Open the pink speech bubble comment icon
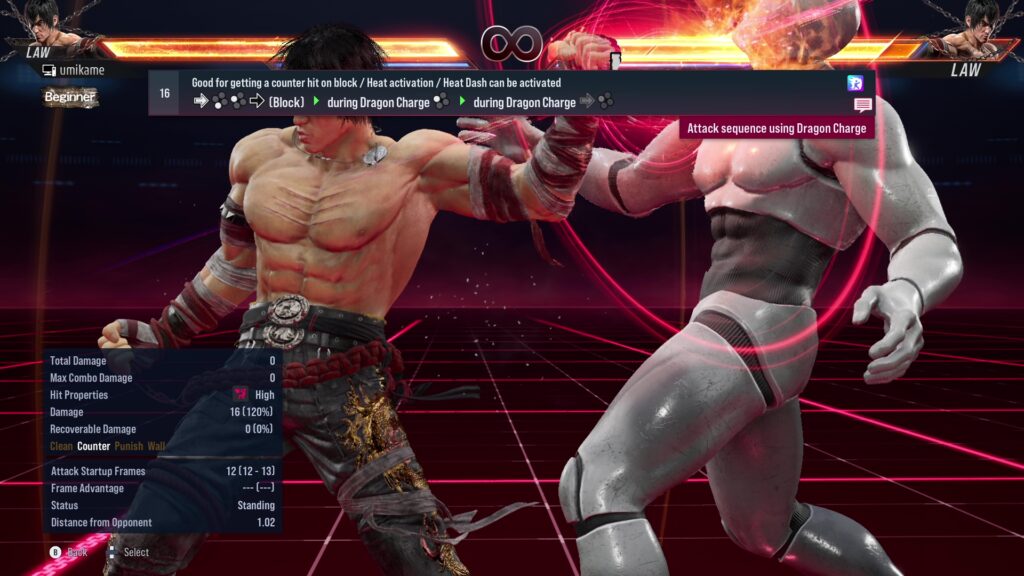The image size is (1024, 576). (x=862, y=104)
